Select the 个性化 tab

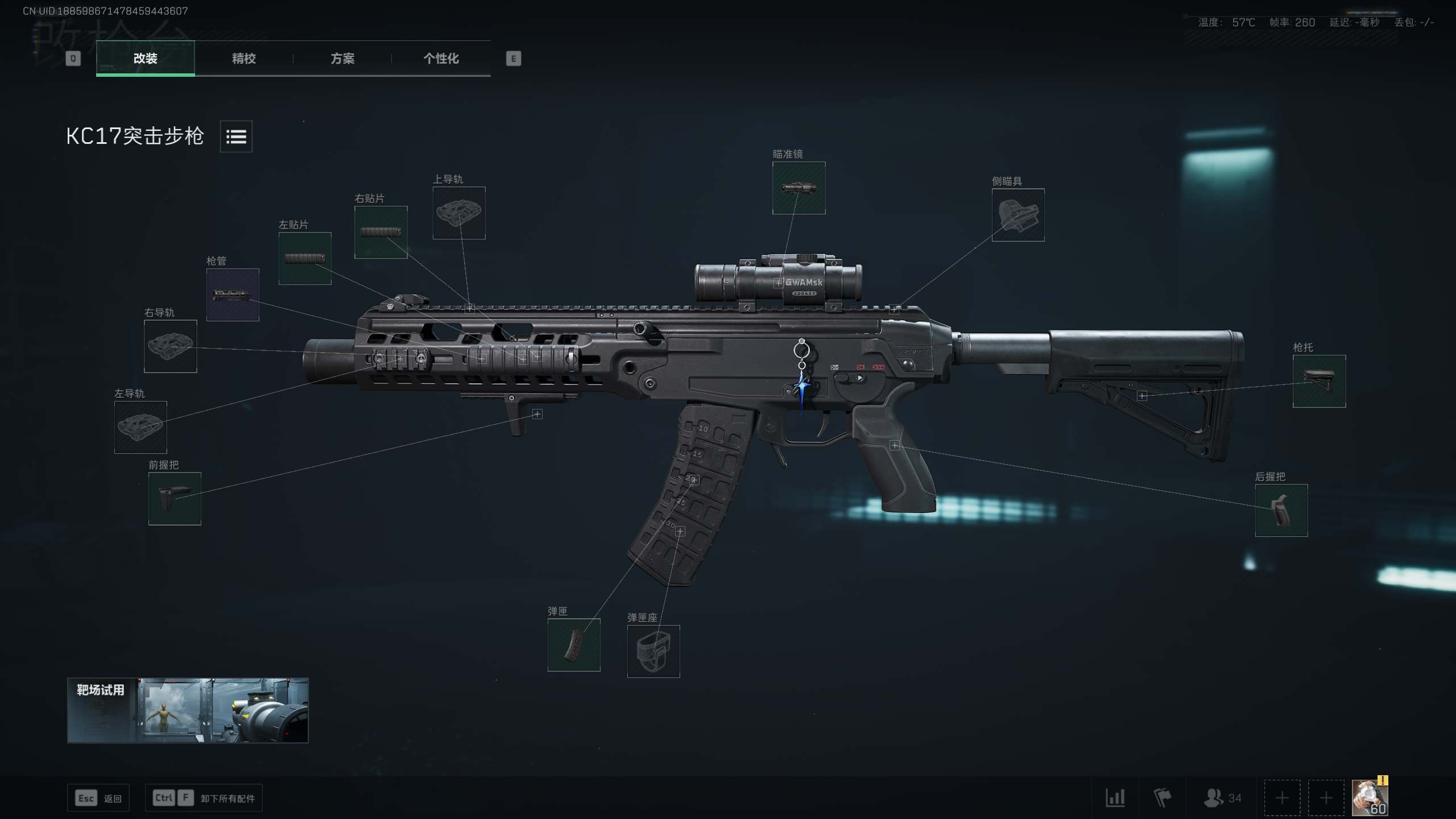click(441, 59)
